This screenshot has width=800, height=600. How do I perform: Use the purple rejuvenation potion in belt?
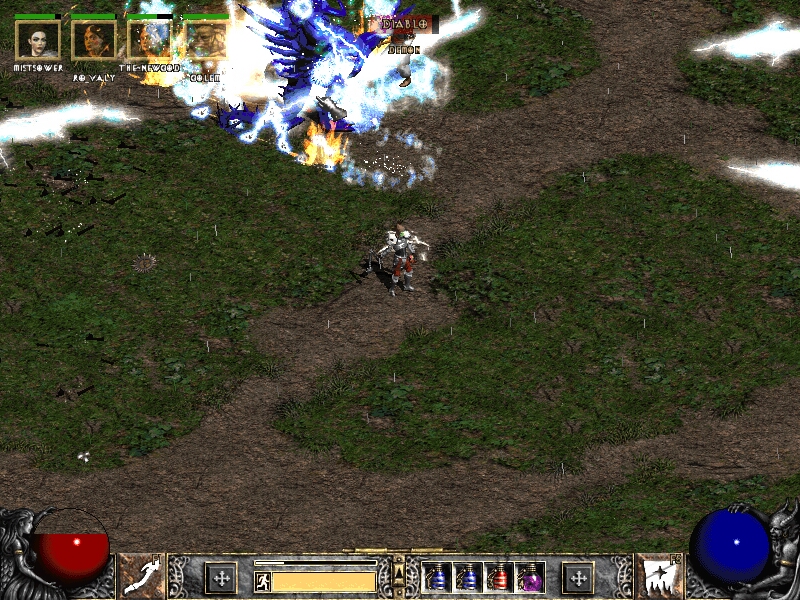pyautogui.click(x=529, y=578)
